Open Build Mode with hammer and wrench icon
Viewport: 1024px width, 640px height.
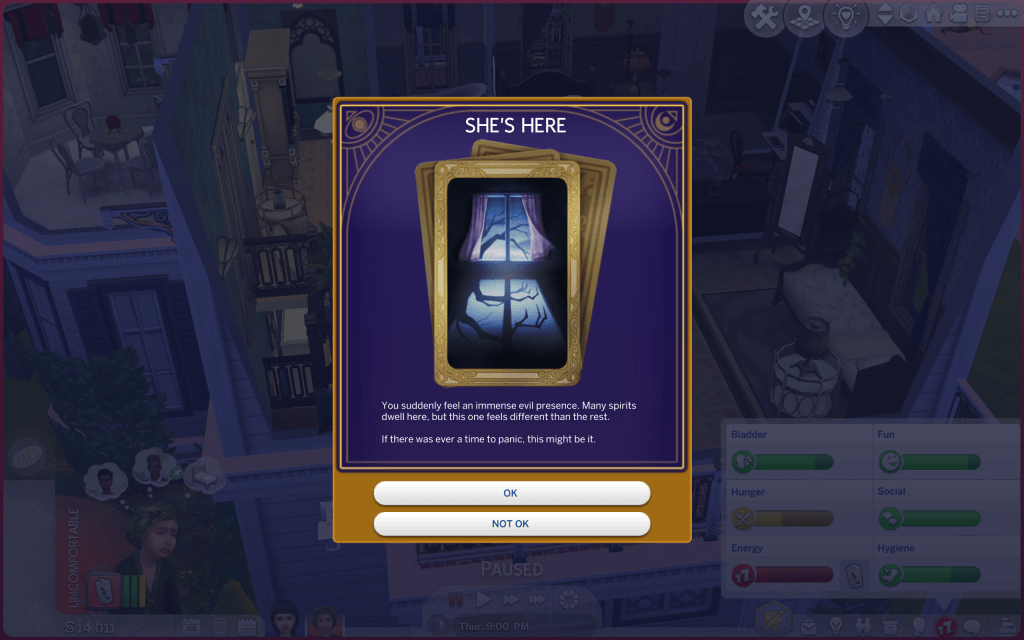pos(765,18)
